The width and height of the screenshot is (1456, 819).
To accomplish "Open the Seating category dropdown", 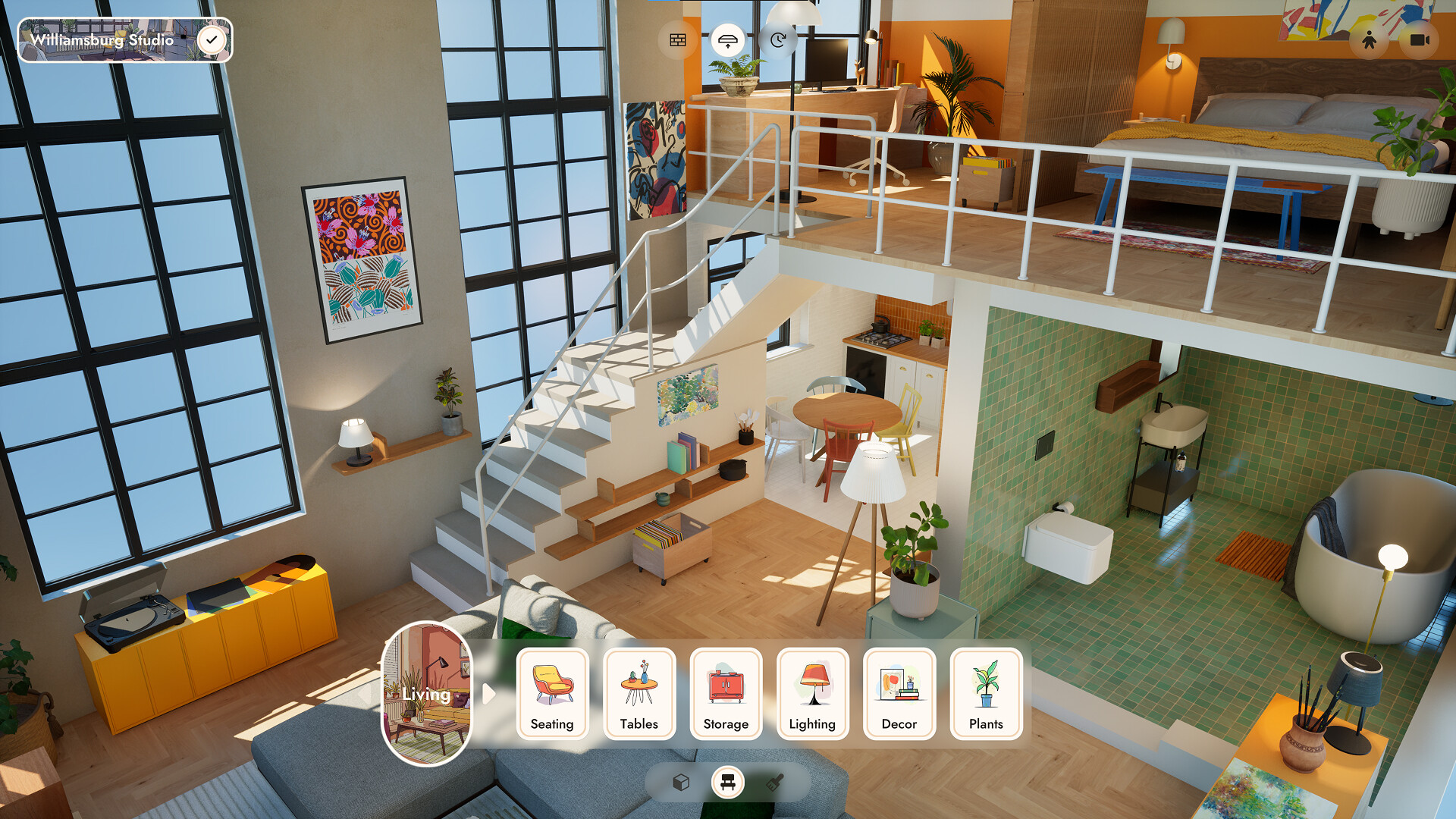I will click(552, 695).
